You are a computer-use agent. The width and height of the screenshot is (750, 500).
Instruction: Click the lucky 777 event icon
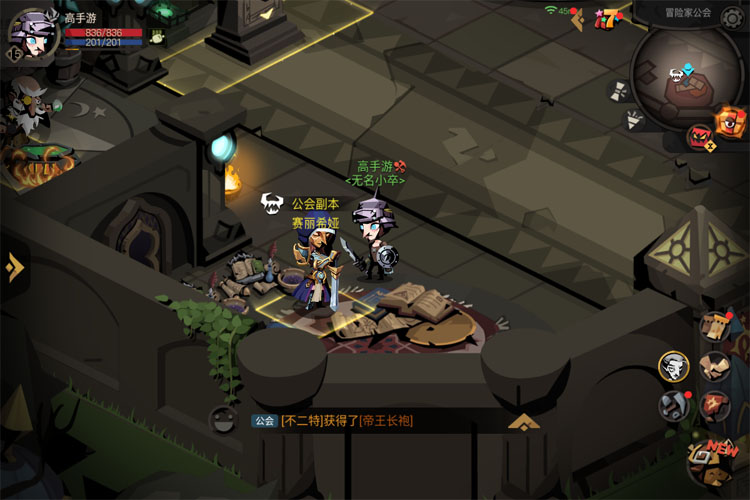pyautogui.click(x=605, y=17)
